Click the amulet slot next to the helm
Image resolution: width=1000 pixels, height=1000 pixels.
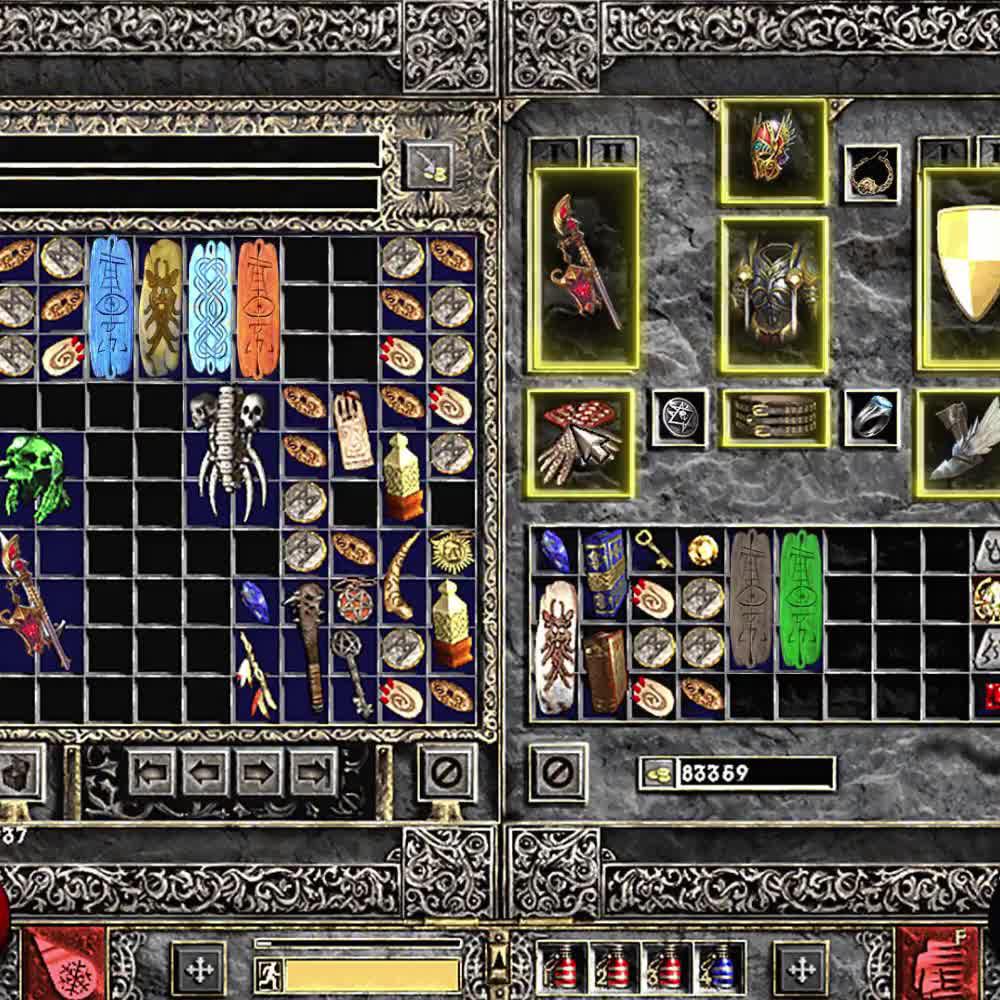[871, 173]
